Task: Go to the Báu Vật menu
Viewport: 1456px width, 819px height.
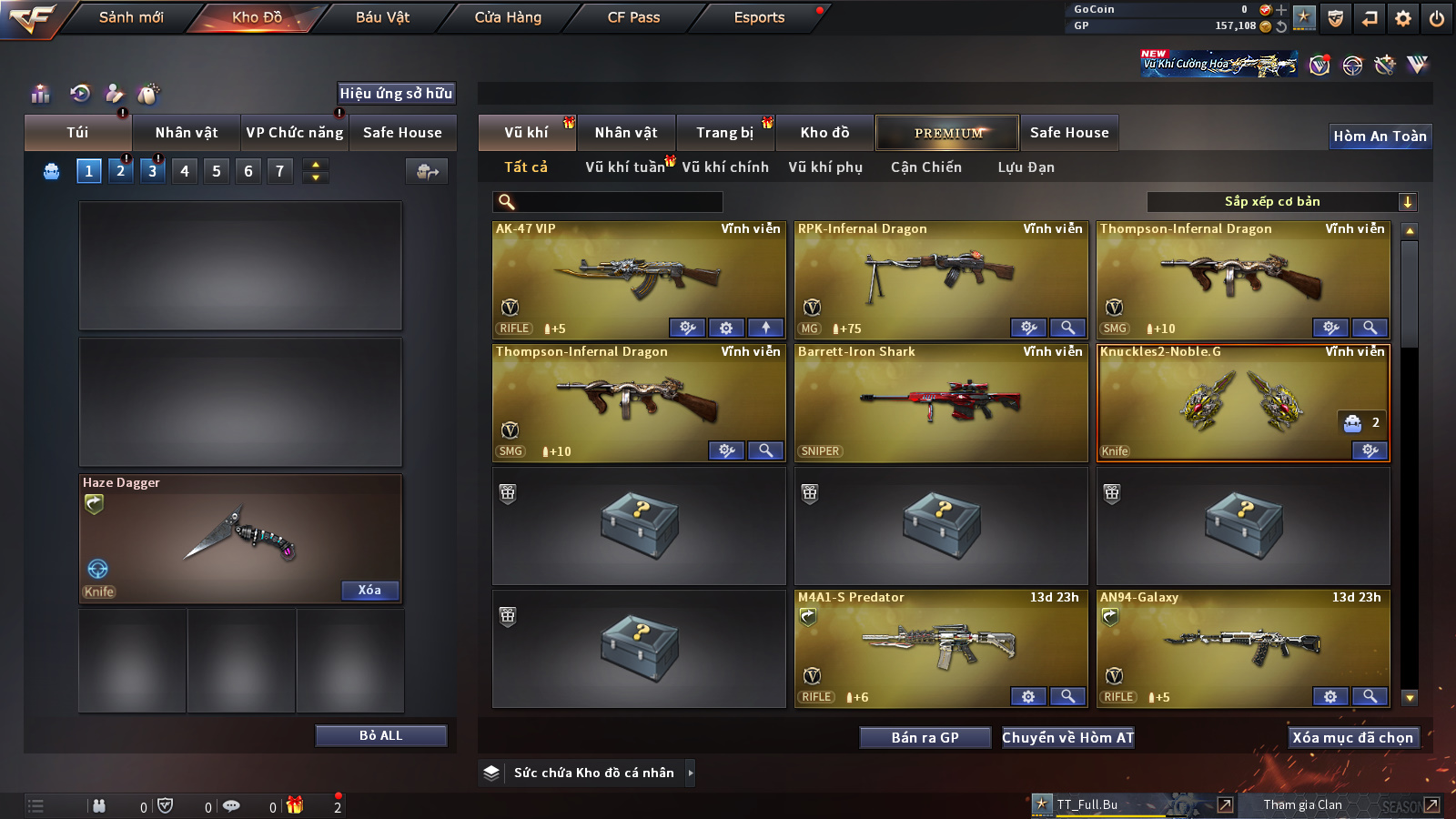Action: [382, 17]
